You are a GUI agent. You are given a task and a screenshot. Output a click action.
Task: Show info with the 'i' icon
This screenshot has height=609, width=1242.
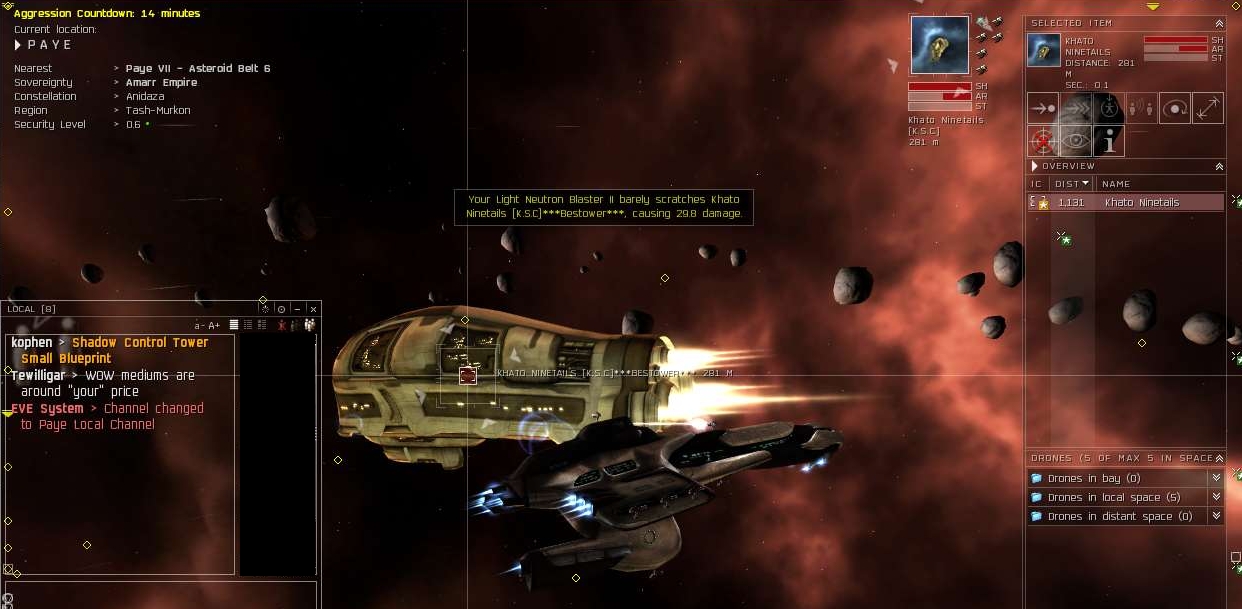tap(1109, 141)
